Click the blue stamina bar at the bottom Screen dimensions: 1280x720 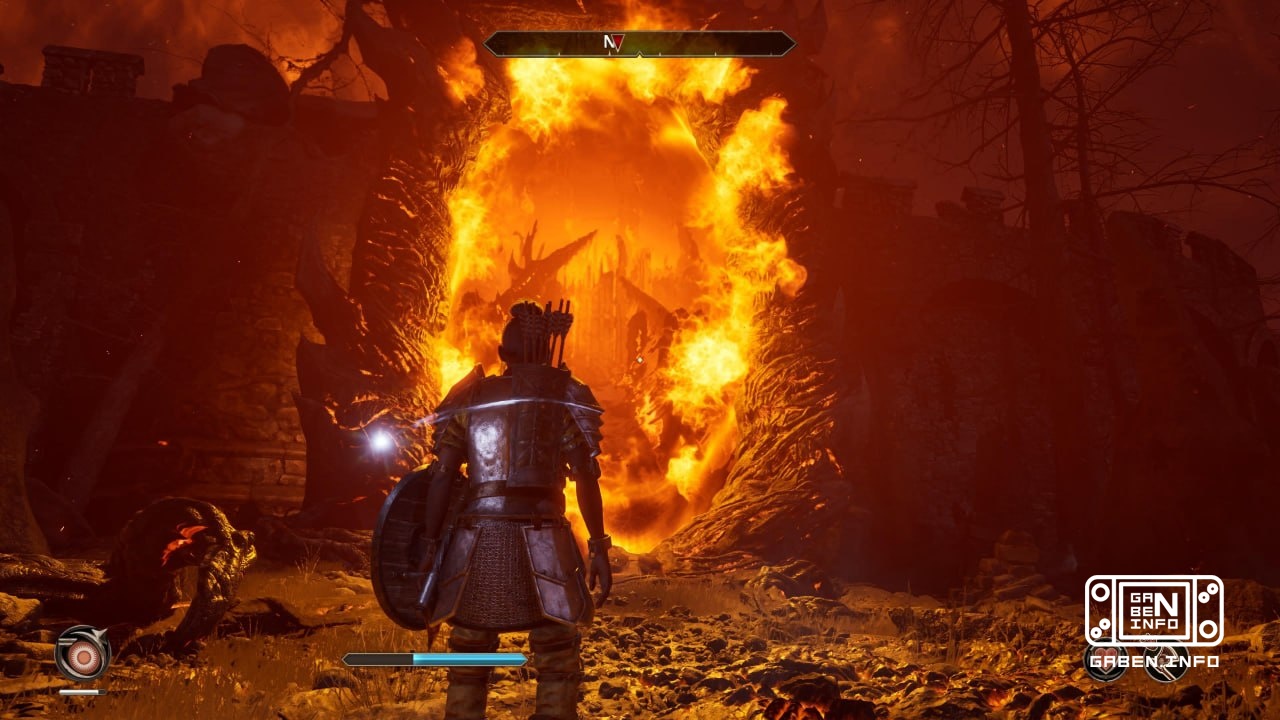[x=437, y=659]
